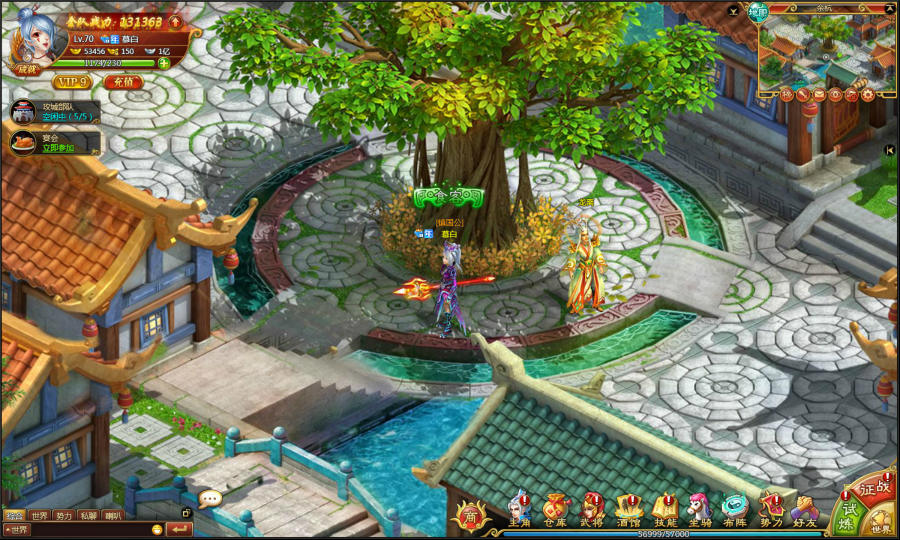Open the 商 shop medallion
Image resolution: width=900 pixels, height=540 pixels.
[470, 514]
